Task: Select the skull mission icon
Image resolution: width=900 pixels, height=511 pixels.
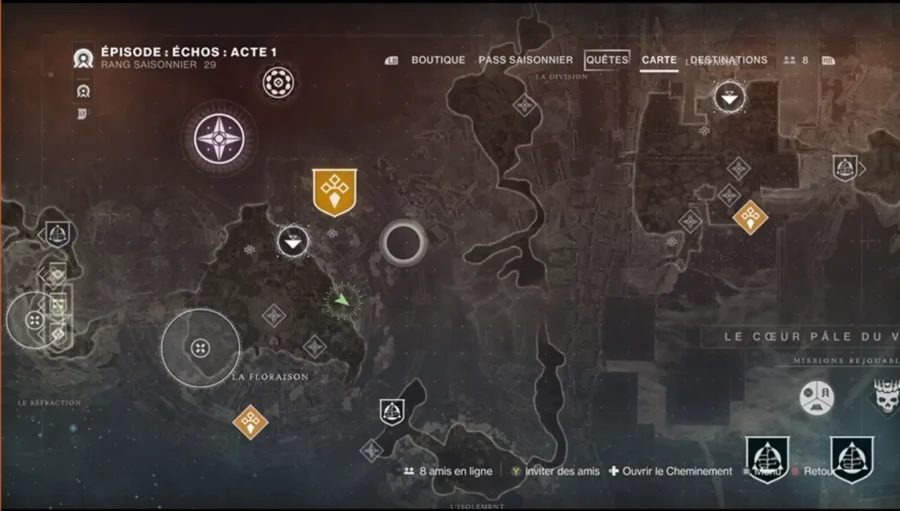Action: click(x=886, y=397)
